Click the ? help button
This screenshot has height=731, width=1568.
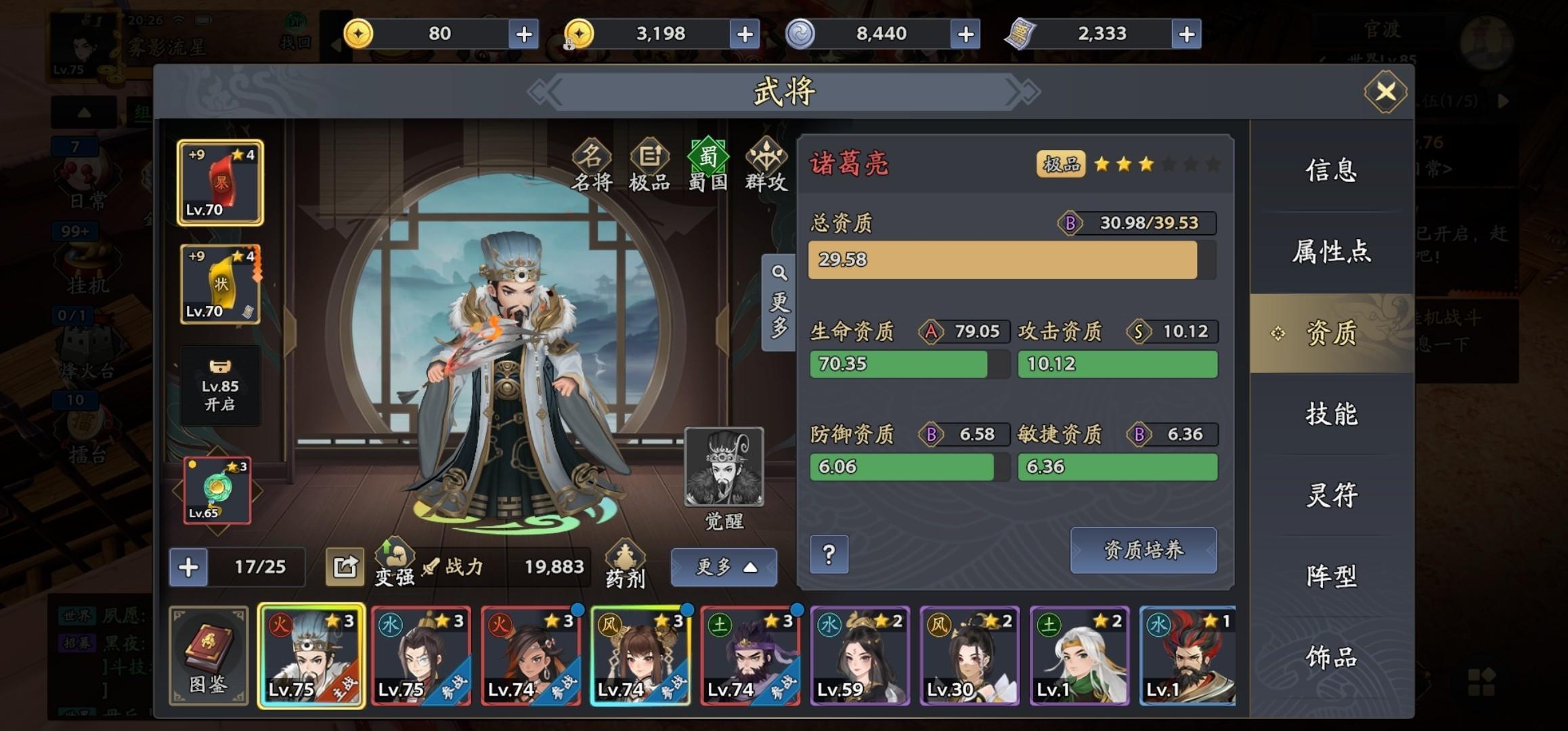coord(829,553)
